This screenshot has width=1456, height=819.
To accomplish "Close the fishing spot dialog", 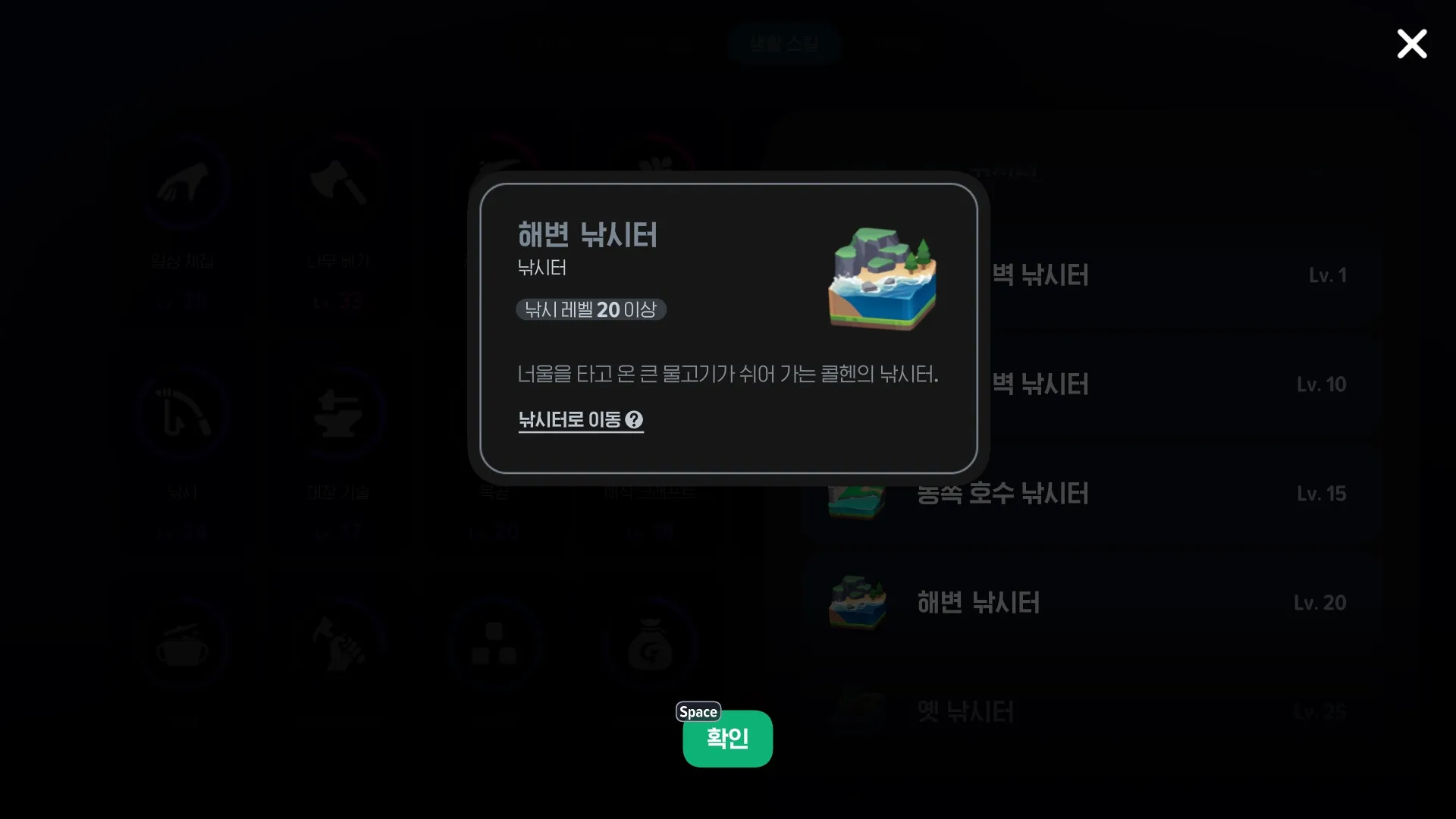I will pos(1411,44).
